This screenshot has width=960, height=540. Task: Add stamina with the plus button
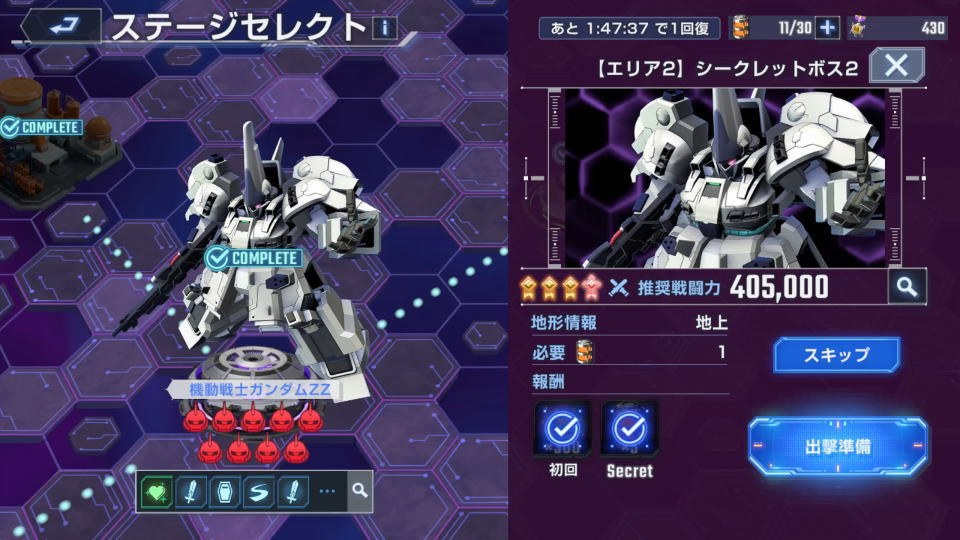coord(827,28)
